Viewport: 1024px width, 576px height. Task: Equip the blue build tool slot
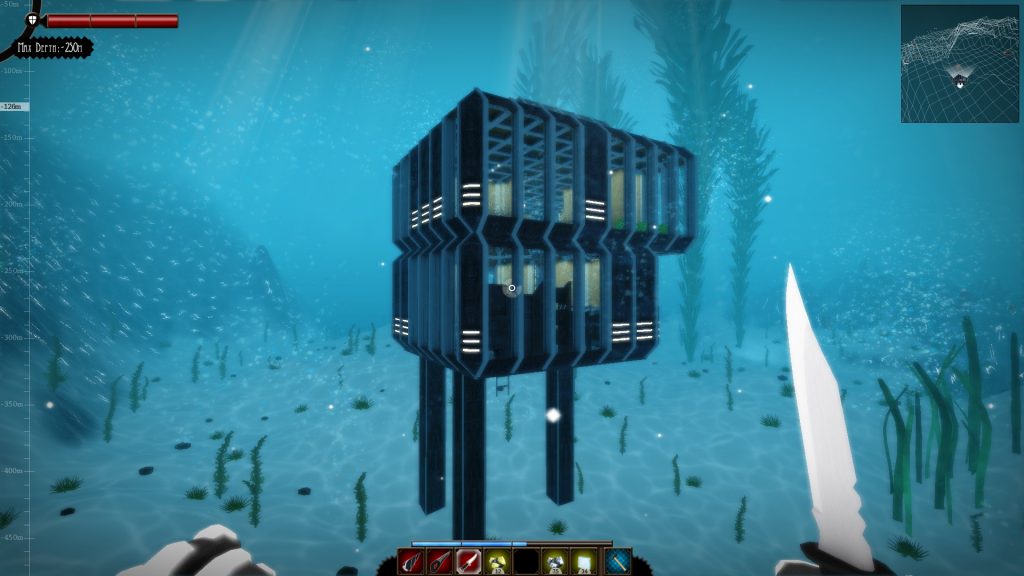(x=618, y=562)
